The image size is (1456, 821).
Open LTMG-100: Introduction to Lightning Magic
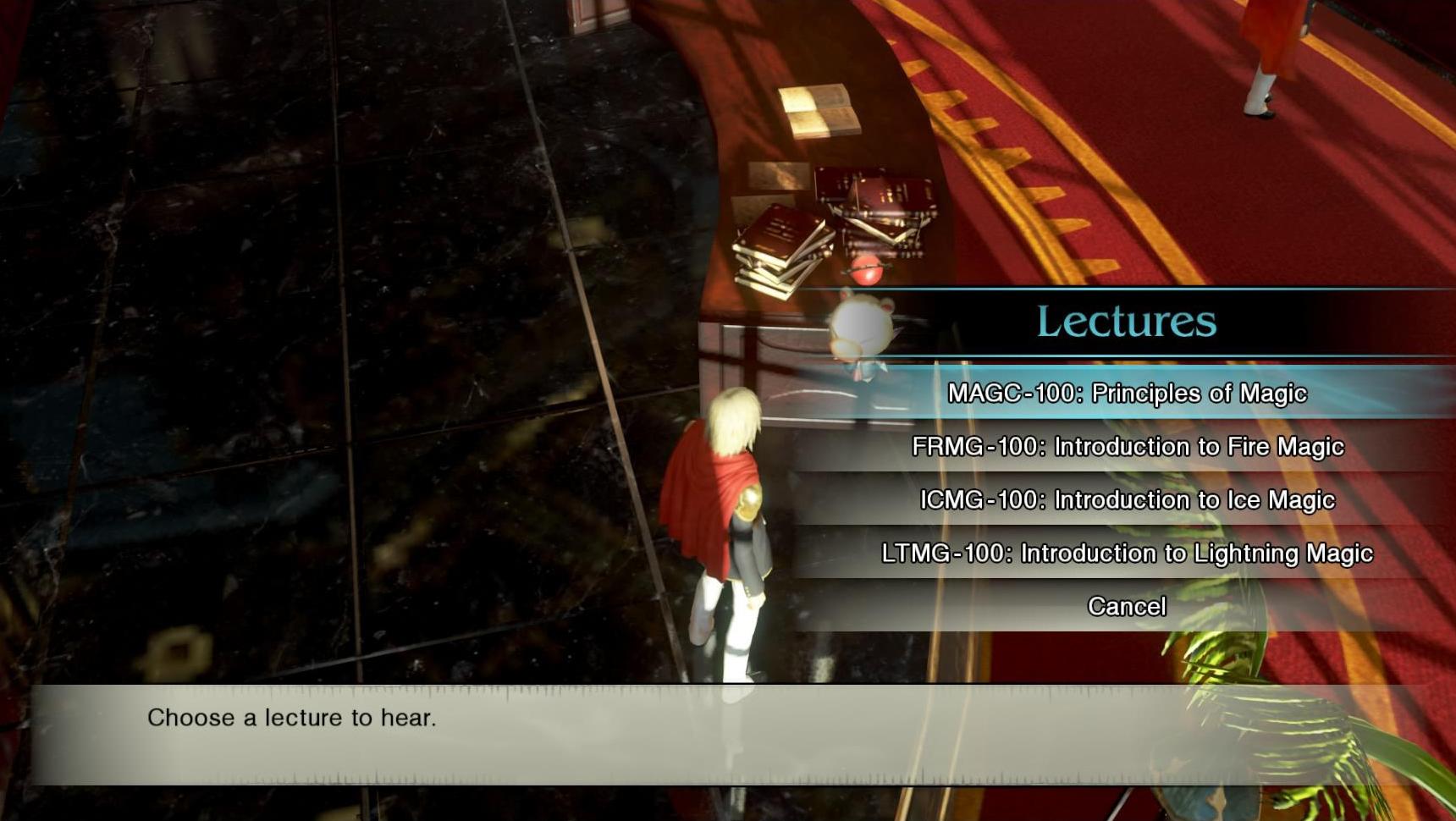coord(1127,554)
